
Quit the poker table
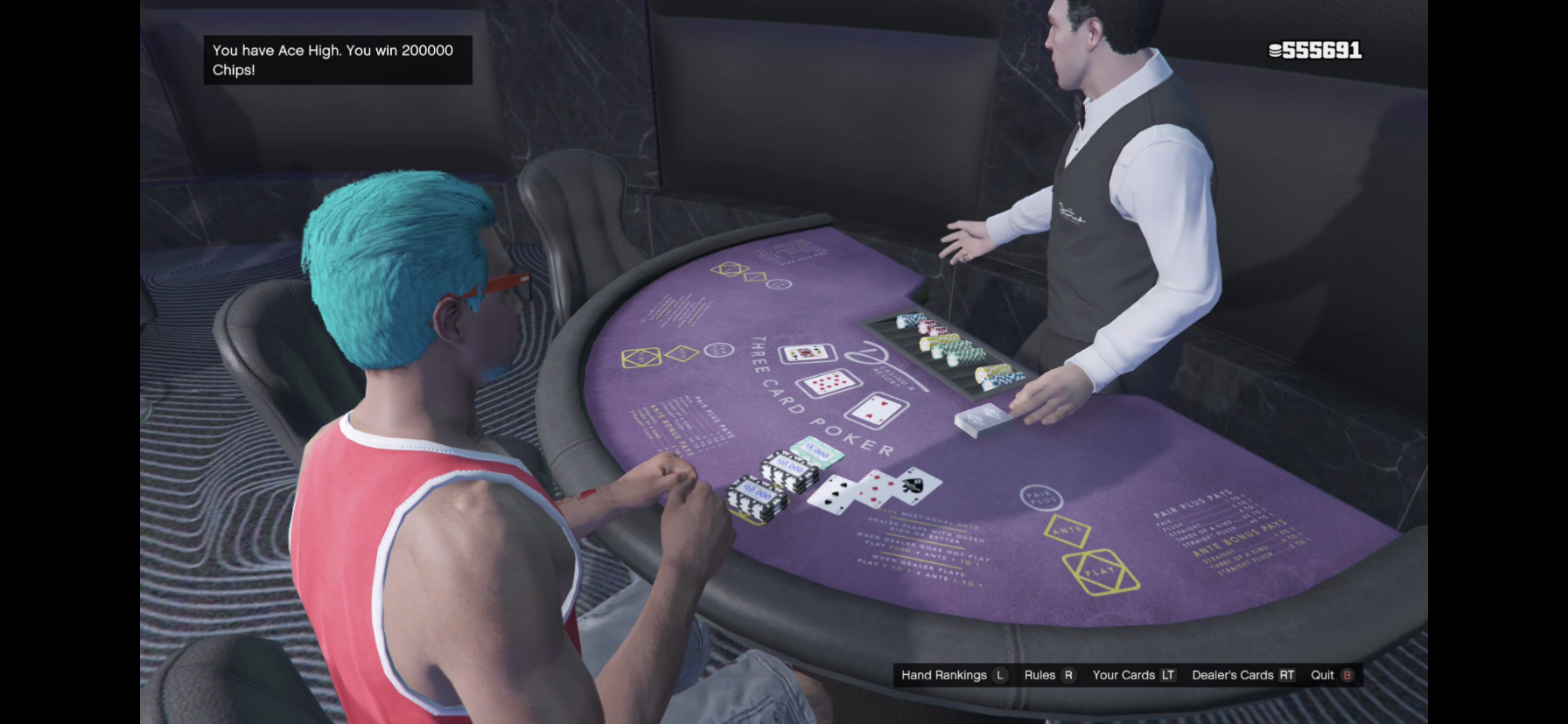coord(1331,675)
